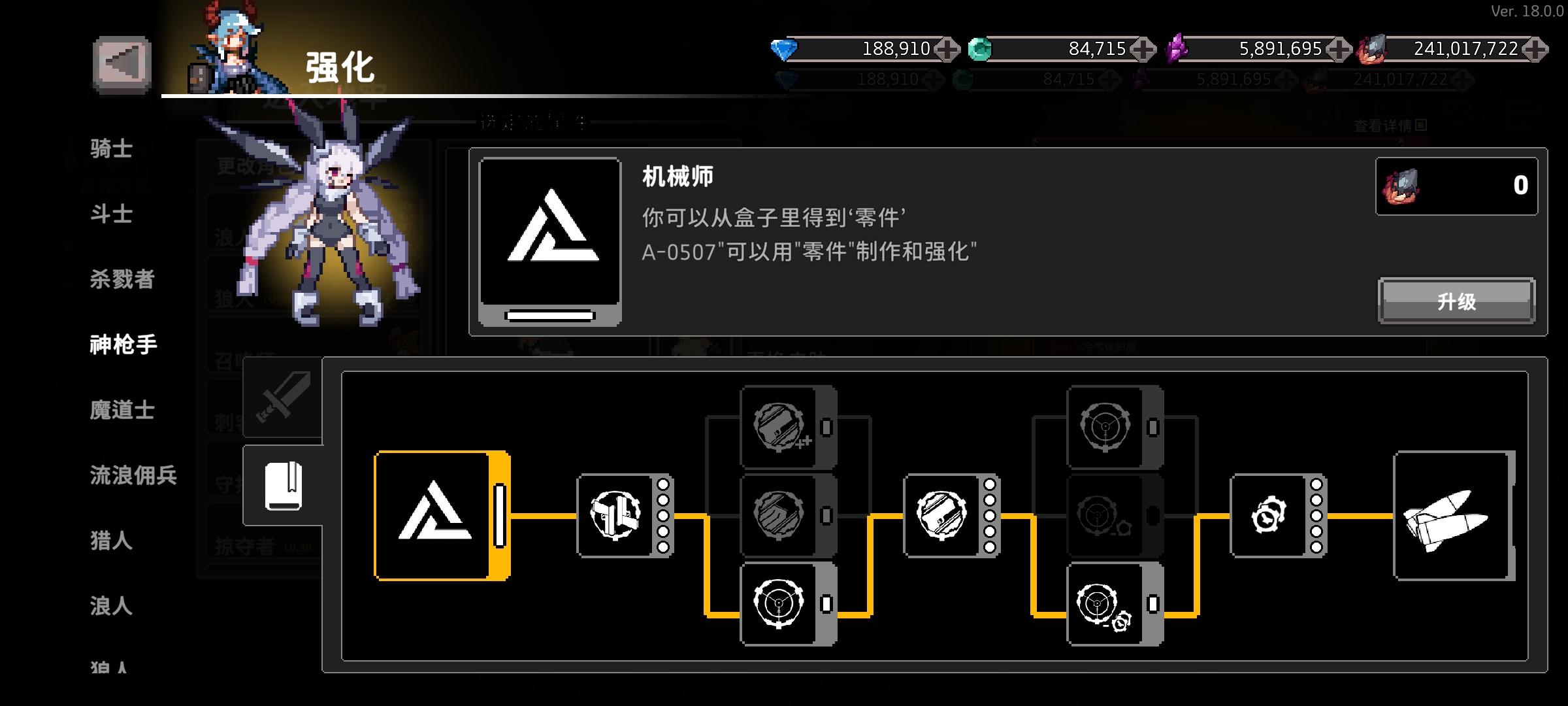Viewport: 1568px width, 706px height.
Task: Click the blue diamond currency icon
Action: pos(783,49)
